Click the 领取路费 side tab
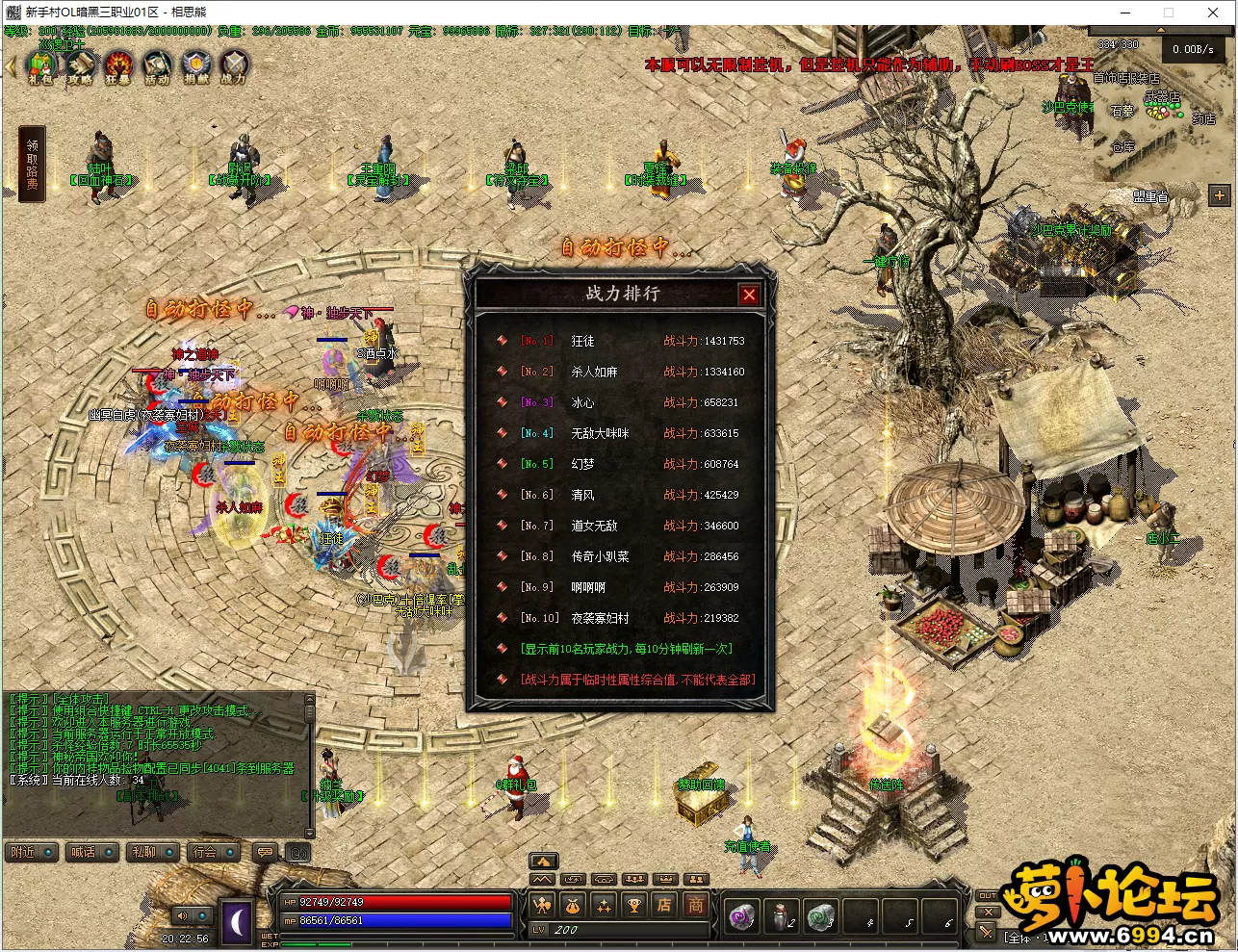 32,165
